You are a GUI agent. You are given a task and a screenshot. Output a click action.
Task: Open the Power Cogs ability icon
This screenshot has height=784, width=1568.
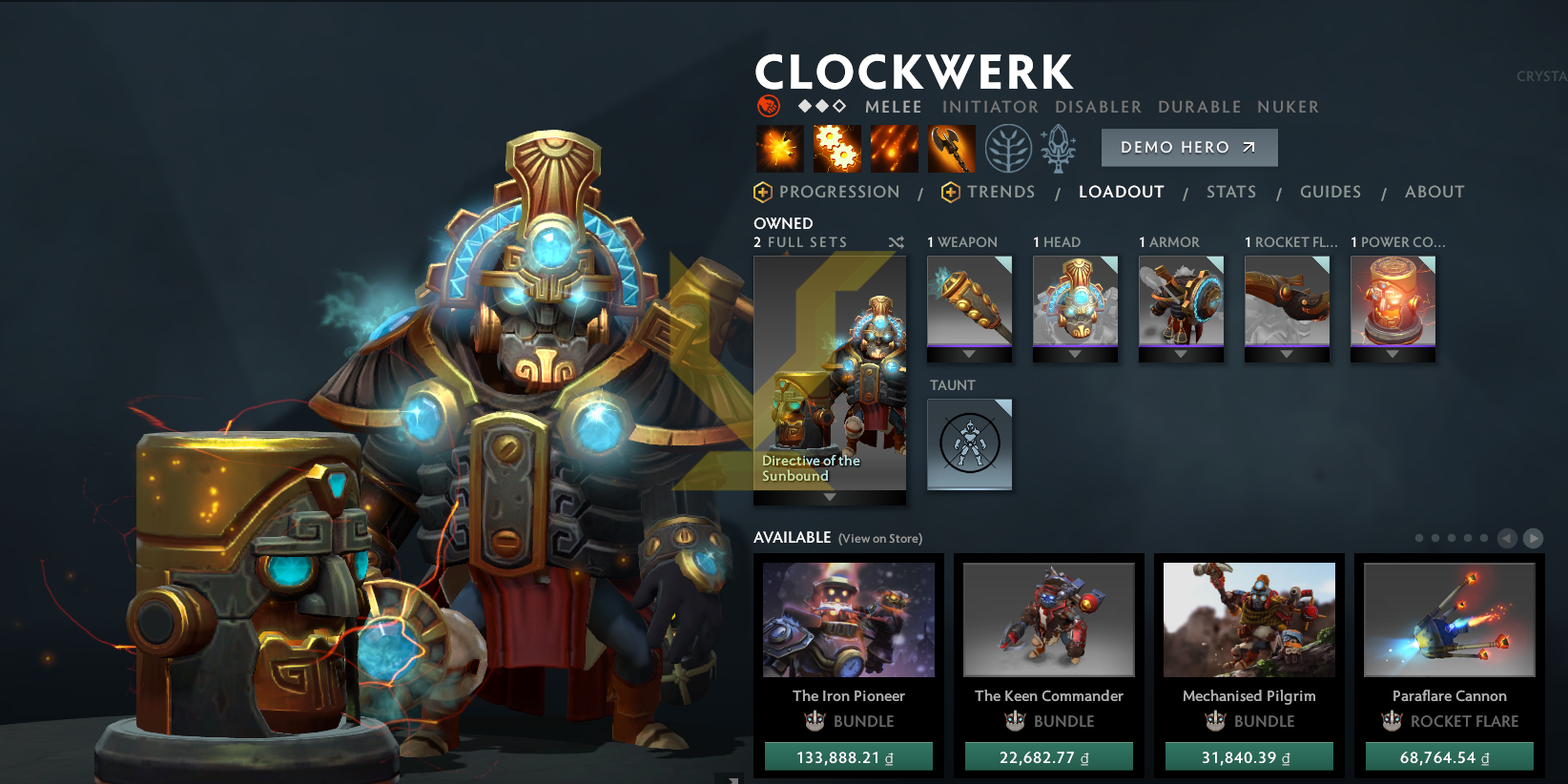[x=837, y=148]
